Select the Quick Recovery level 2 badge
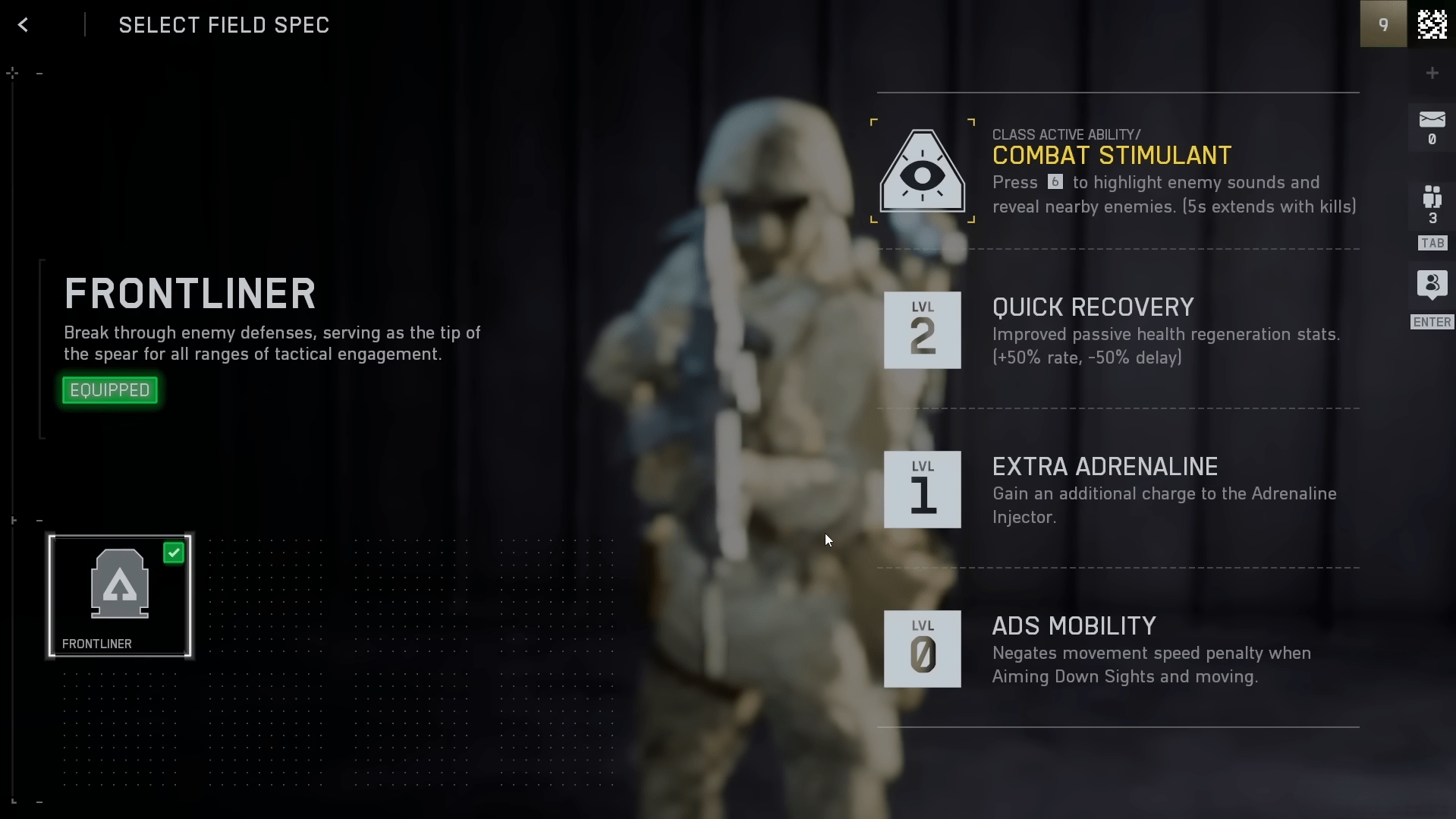 click(x=922, y=330)
